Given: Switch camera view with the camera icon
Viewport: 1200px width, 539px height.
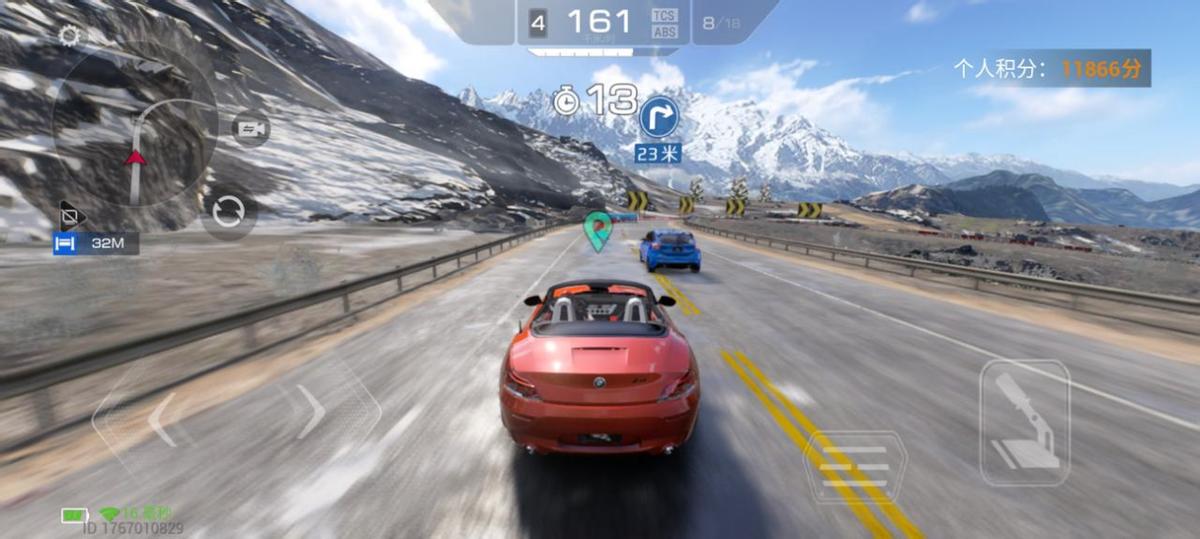Looking at the screenshot, I should (251, 129).
